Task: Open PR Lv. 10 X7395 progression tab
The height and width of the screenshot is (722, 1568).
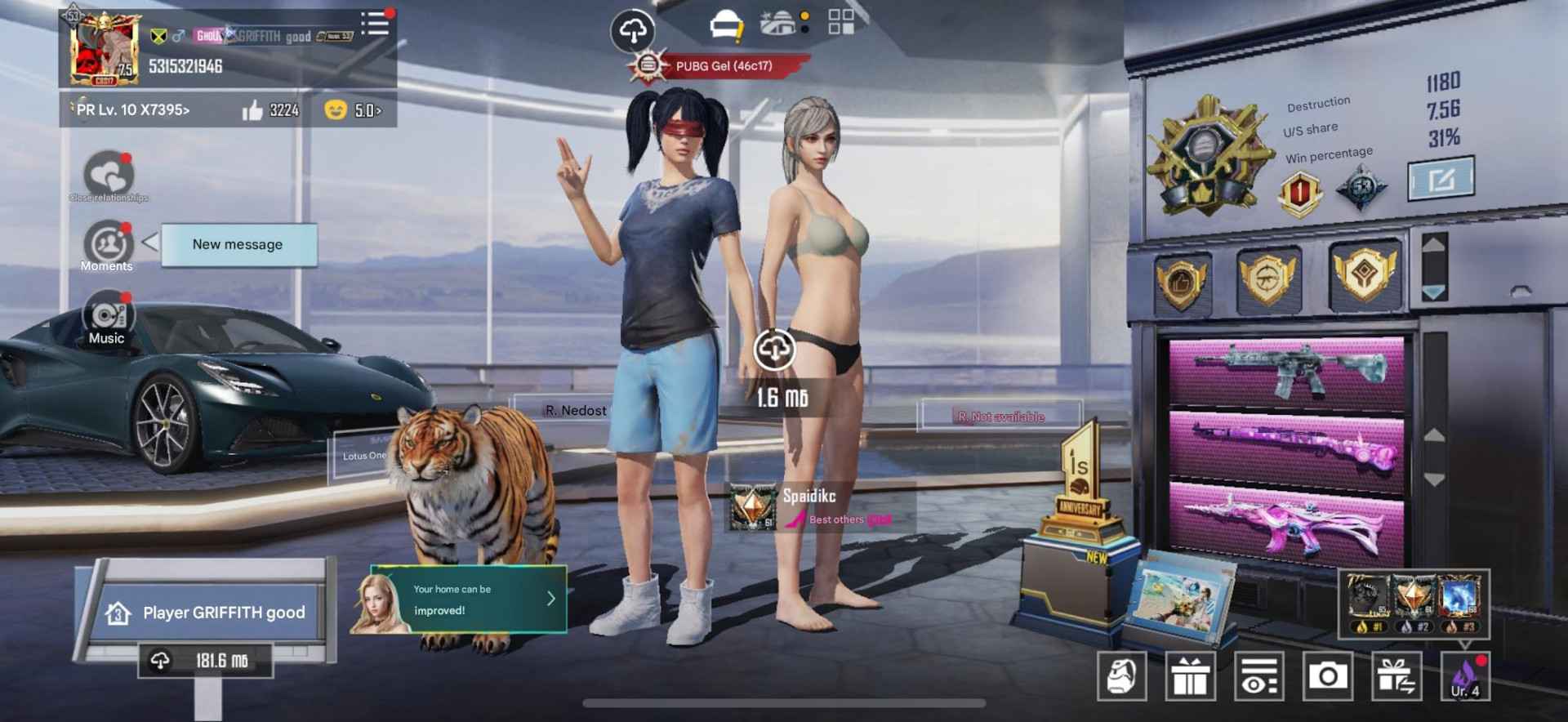Action: coord(131,110)
